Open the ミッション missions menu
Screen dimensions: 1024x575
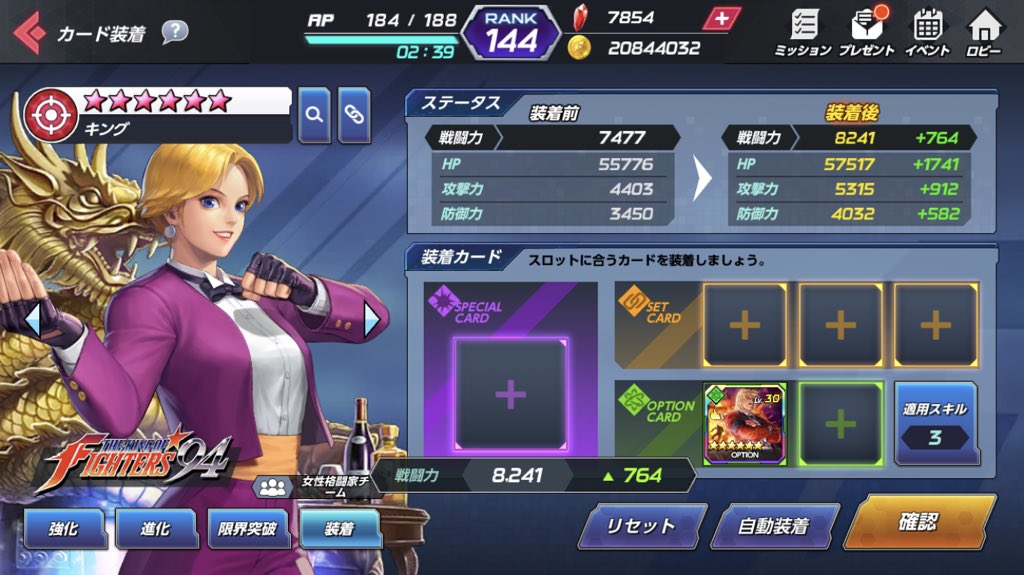[802, 32]
